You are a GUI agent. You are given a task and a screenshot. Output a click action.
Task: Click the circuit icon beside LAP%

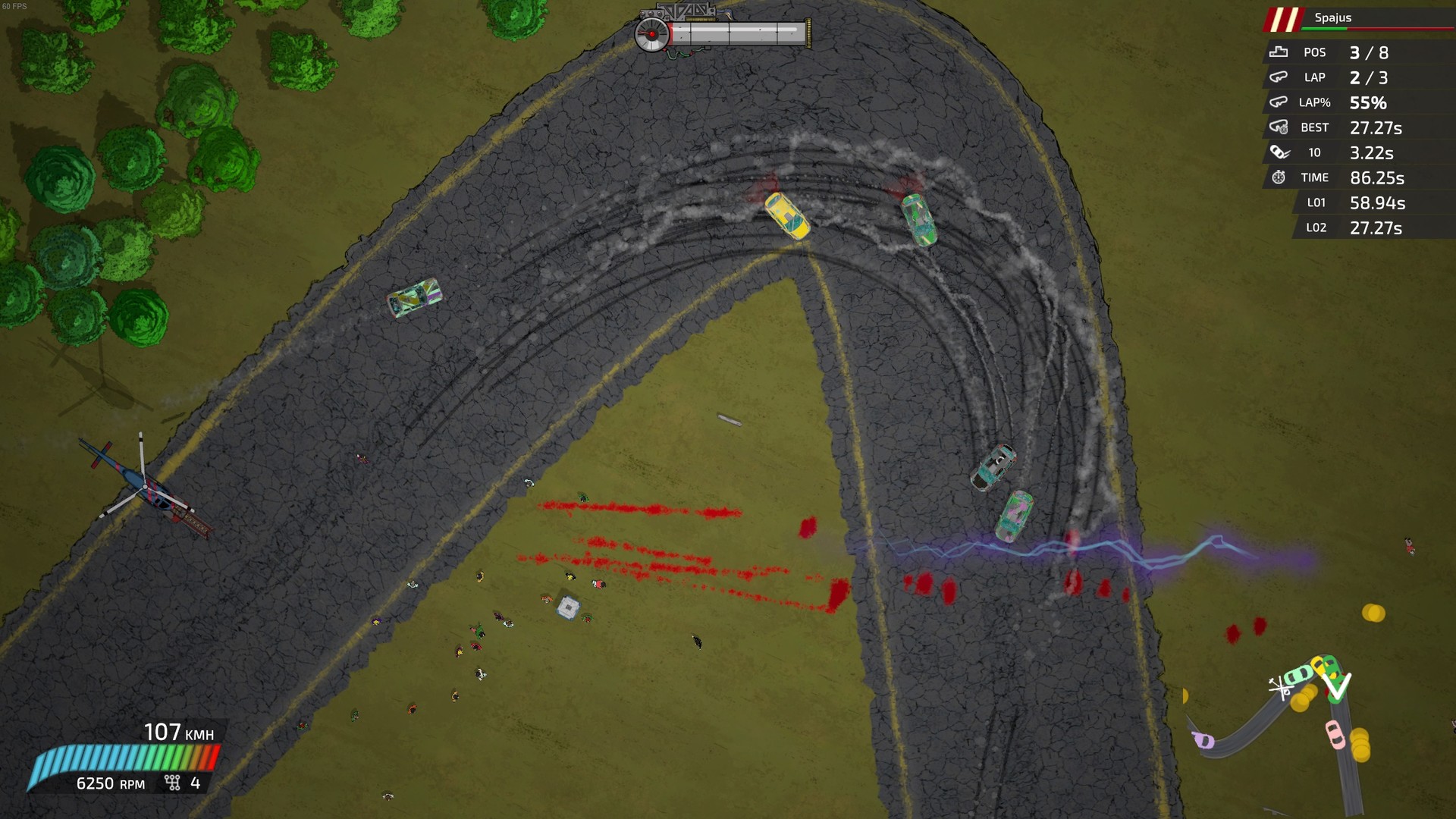click(x=1279, y=102)
